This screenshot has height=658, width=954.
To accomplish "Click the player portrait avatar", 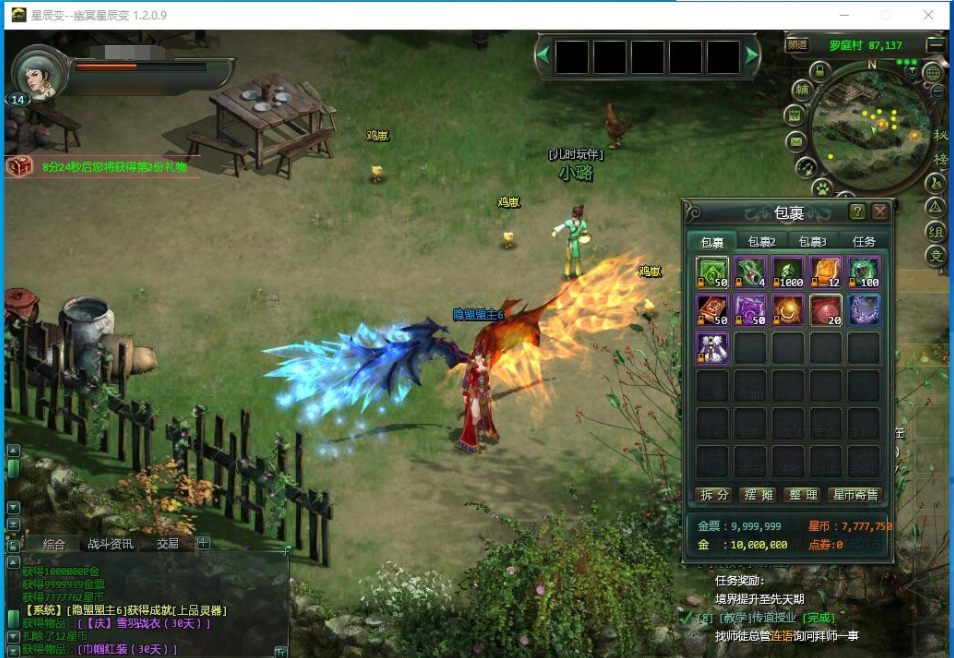I will click(x=41, y=74).
